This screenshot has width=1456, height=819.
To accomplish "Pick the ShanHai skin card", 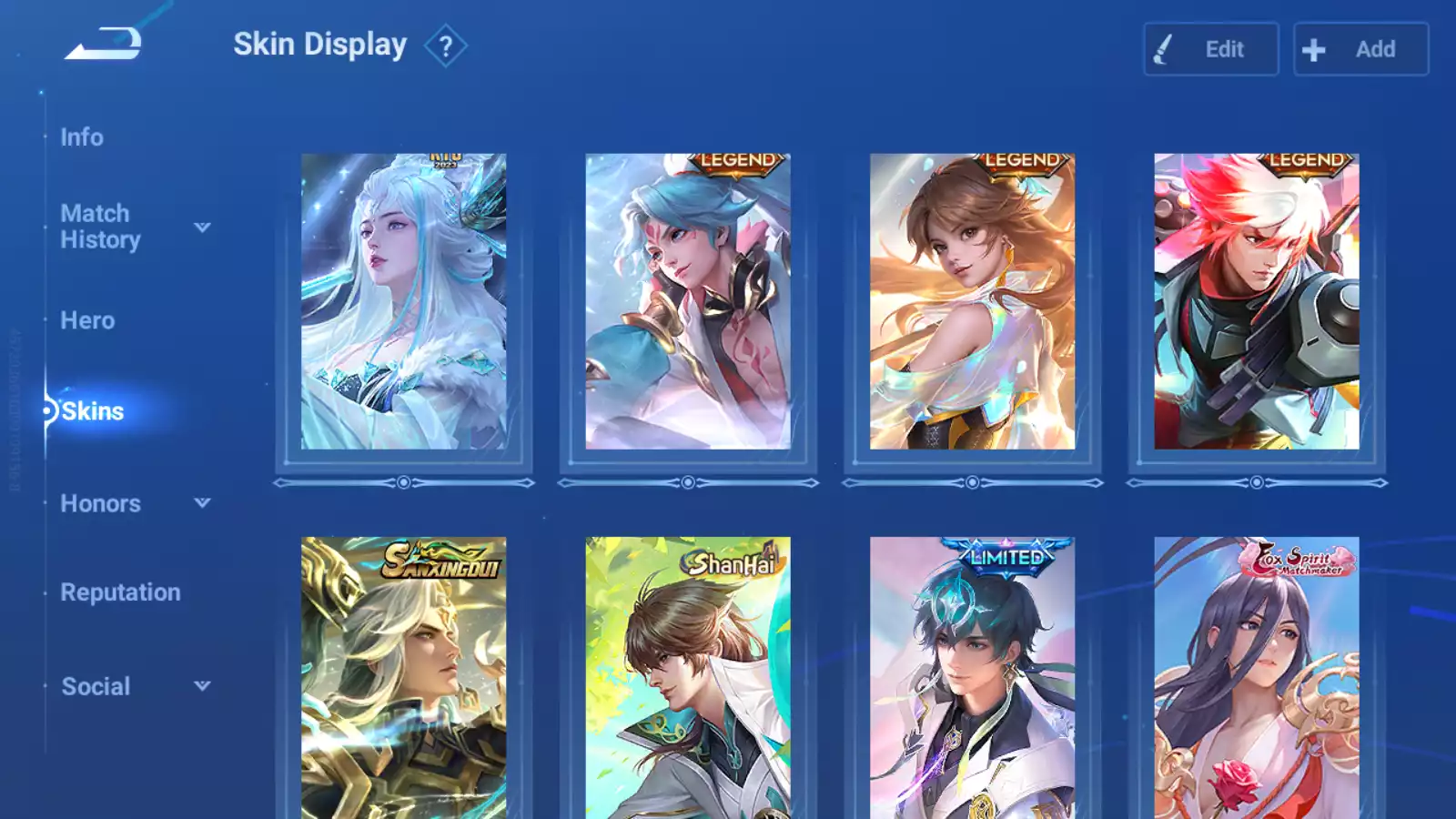I will (x=688, y=678).
